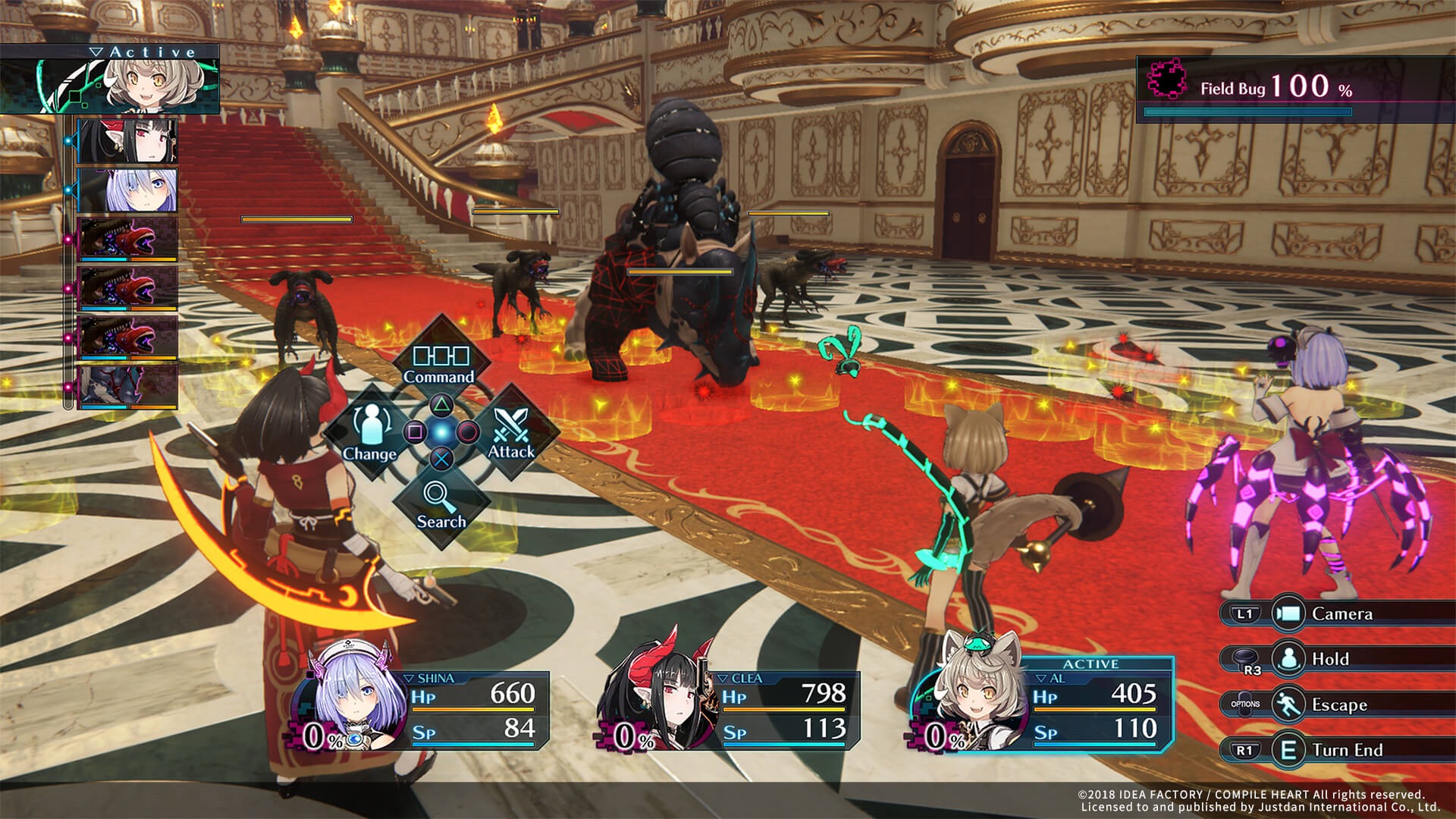The height and width of the screenshot is (819, 1456).
Task: Select the black-haired horned girl turn-order portrait
Action: point(127,141)
